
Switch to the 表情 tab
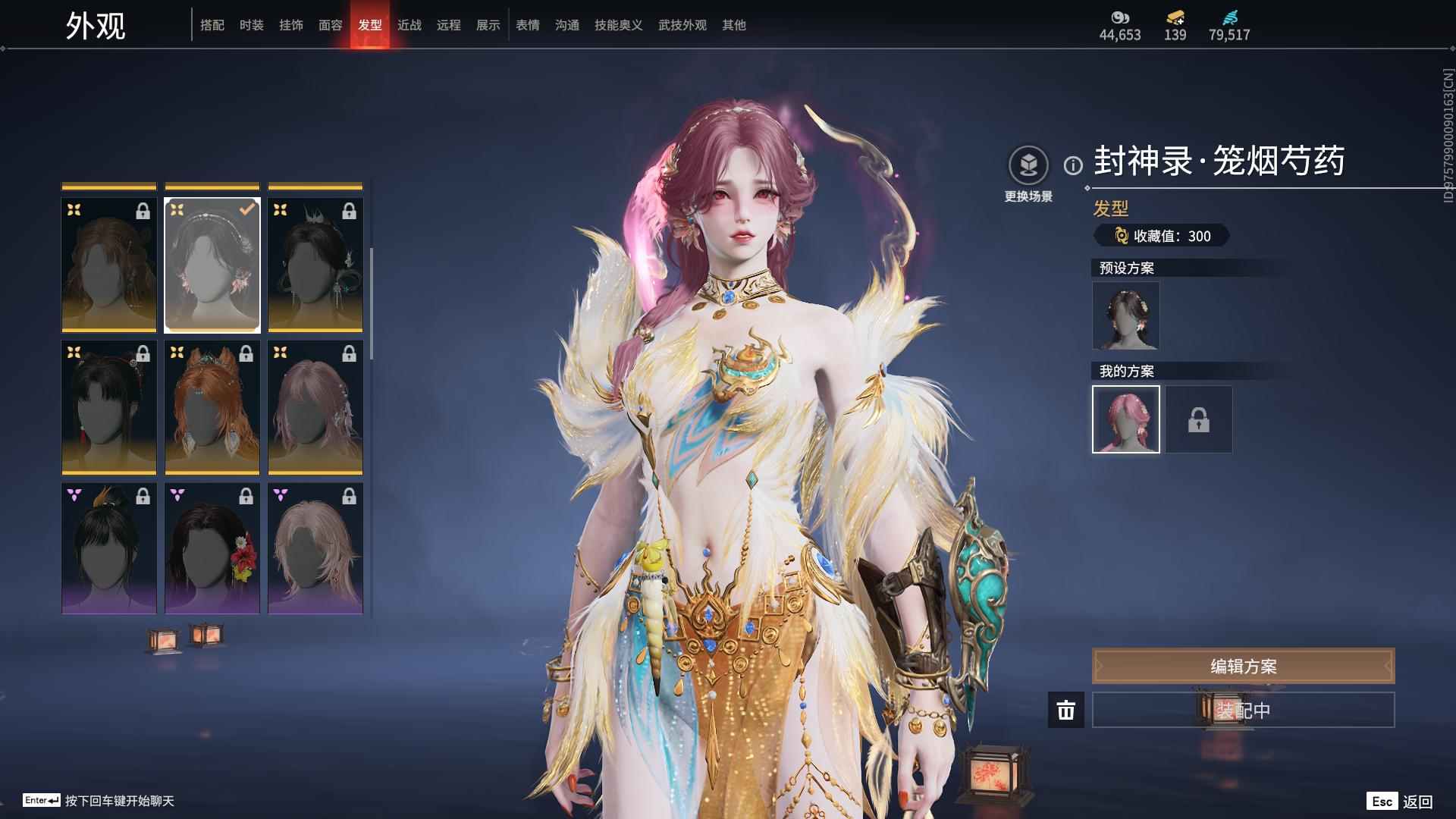527,25
